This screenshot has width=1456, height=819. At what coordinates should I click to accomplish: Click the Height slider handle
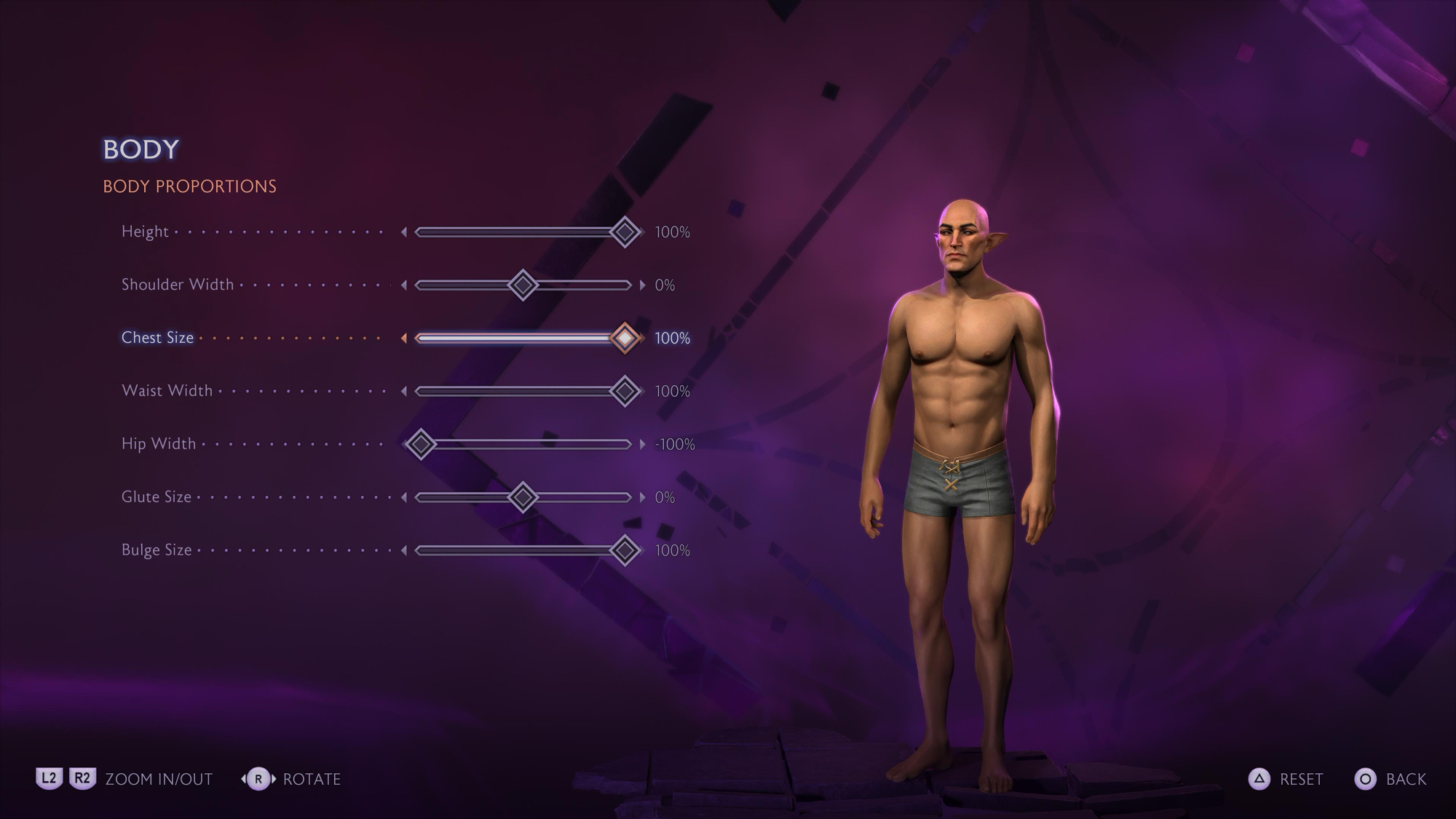[625, 232]
